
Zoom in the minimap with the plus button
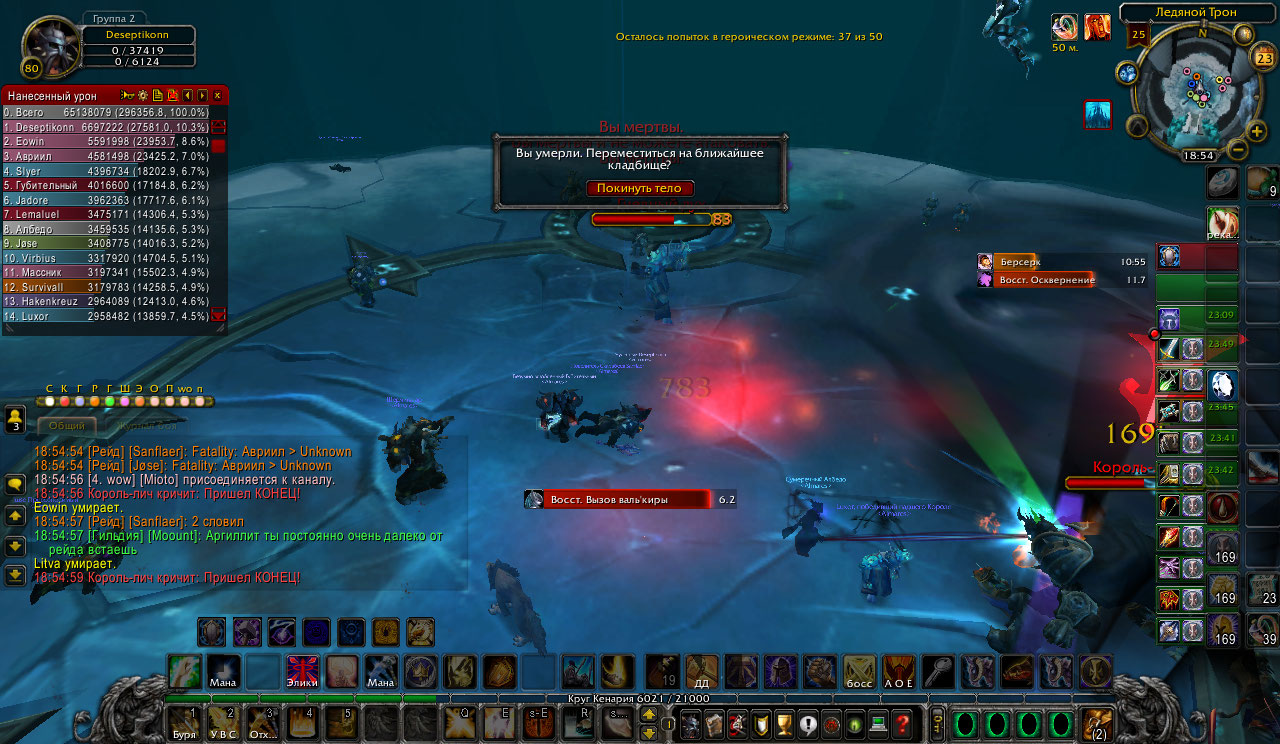(1256, 131)
